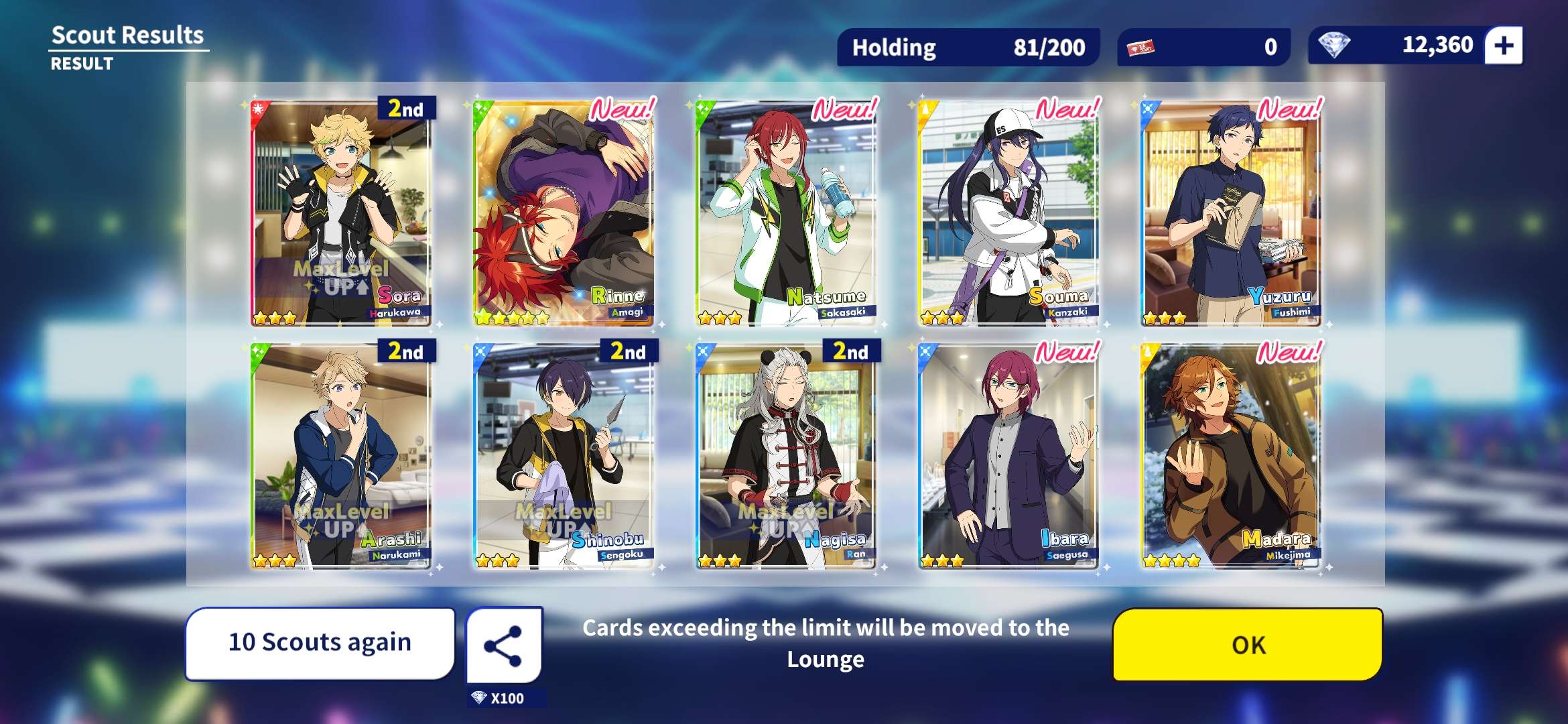Confirm results with the OK button

point(1248,644)
